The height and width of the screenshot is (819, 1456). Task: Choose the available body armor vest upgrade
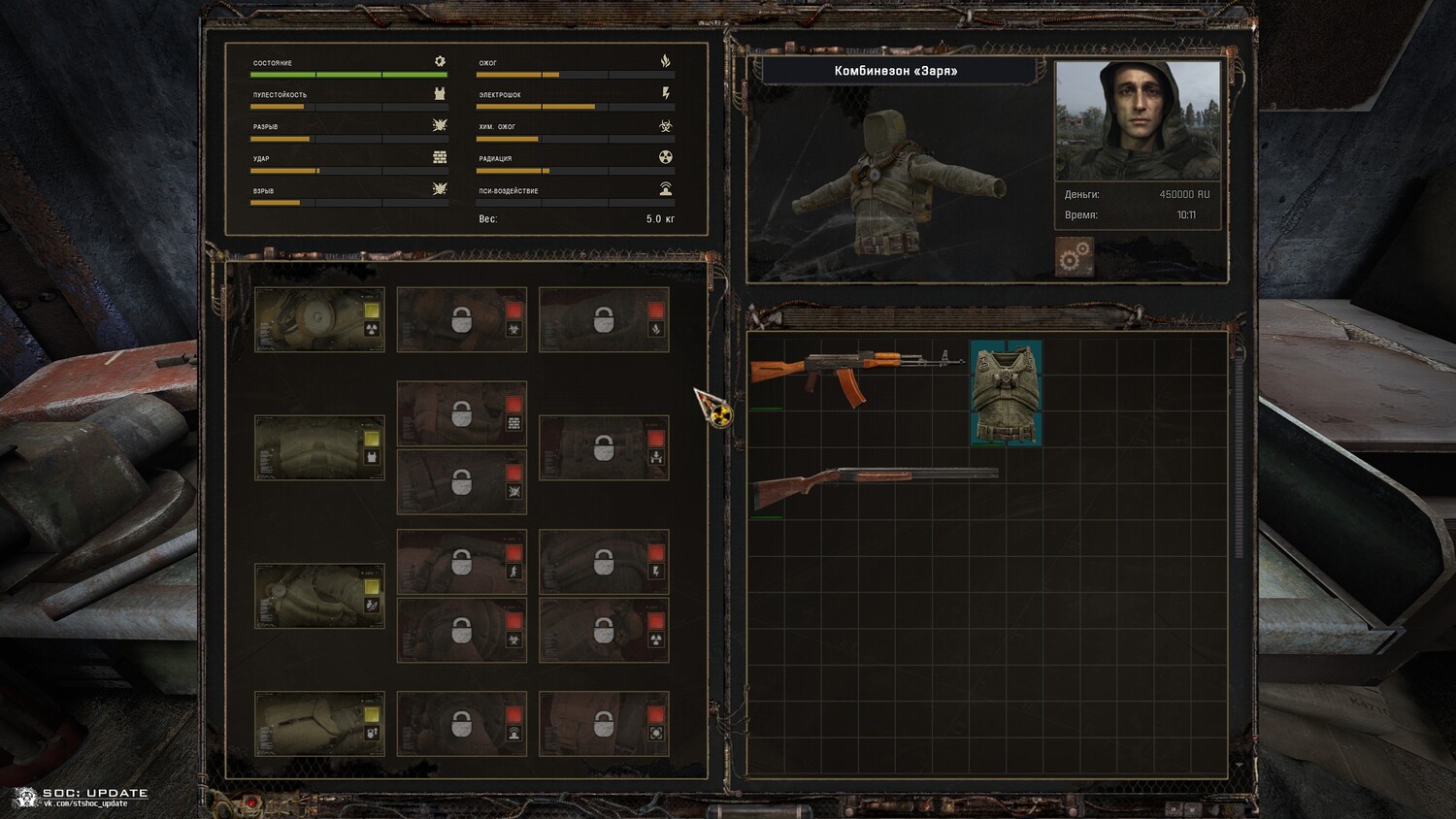pyautogui.click(x=319, y=447)
